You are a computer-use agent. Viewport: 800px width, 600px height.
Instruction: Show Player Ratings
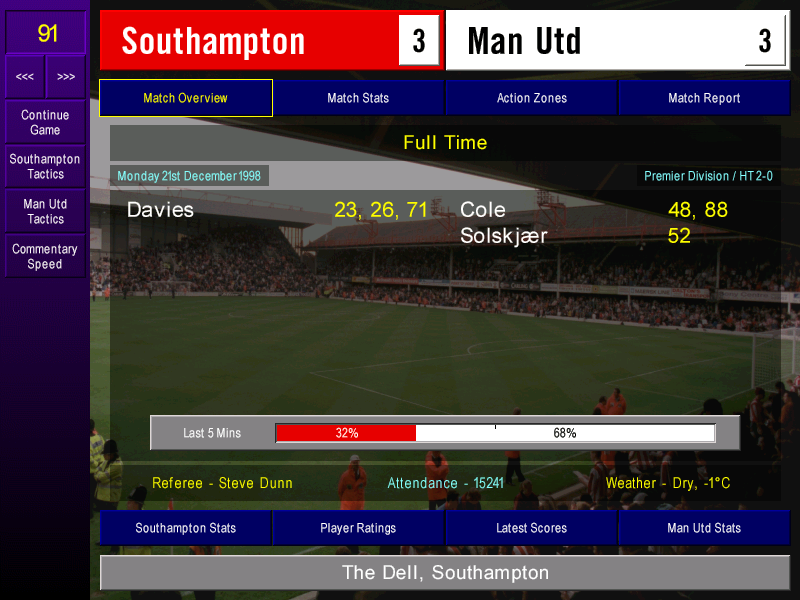point(358,528)
